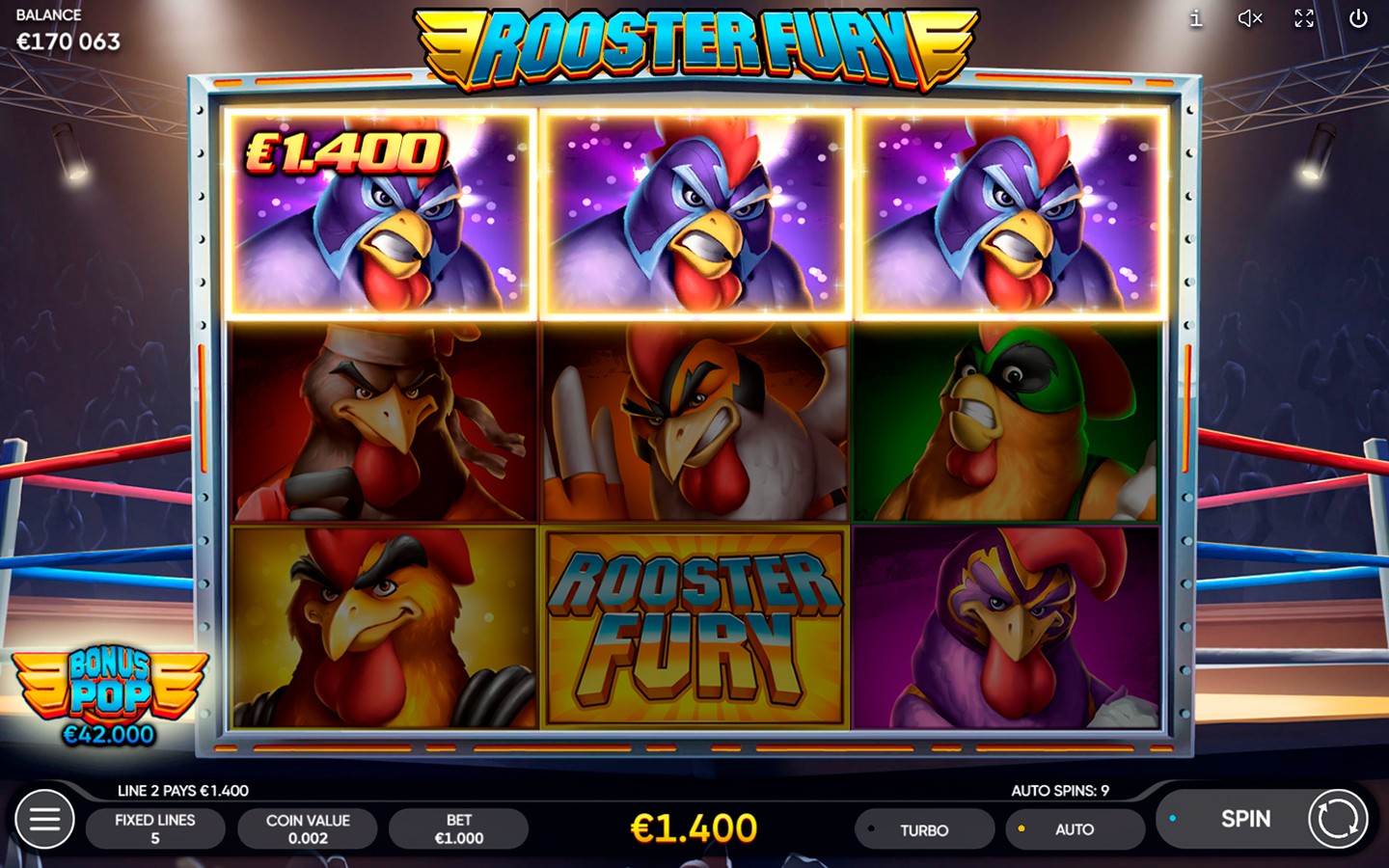The image size is (1389, 868).
Task: Open the game information panel
Action: coord(1194,17)
